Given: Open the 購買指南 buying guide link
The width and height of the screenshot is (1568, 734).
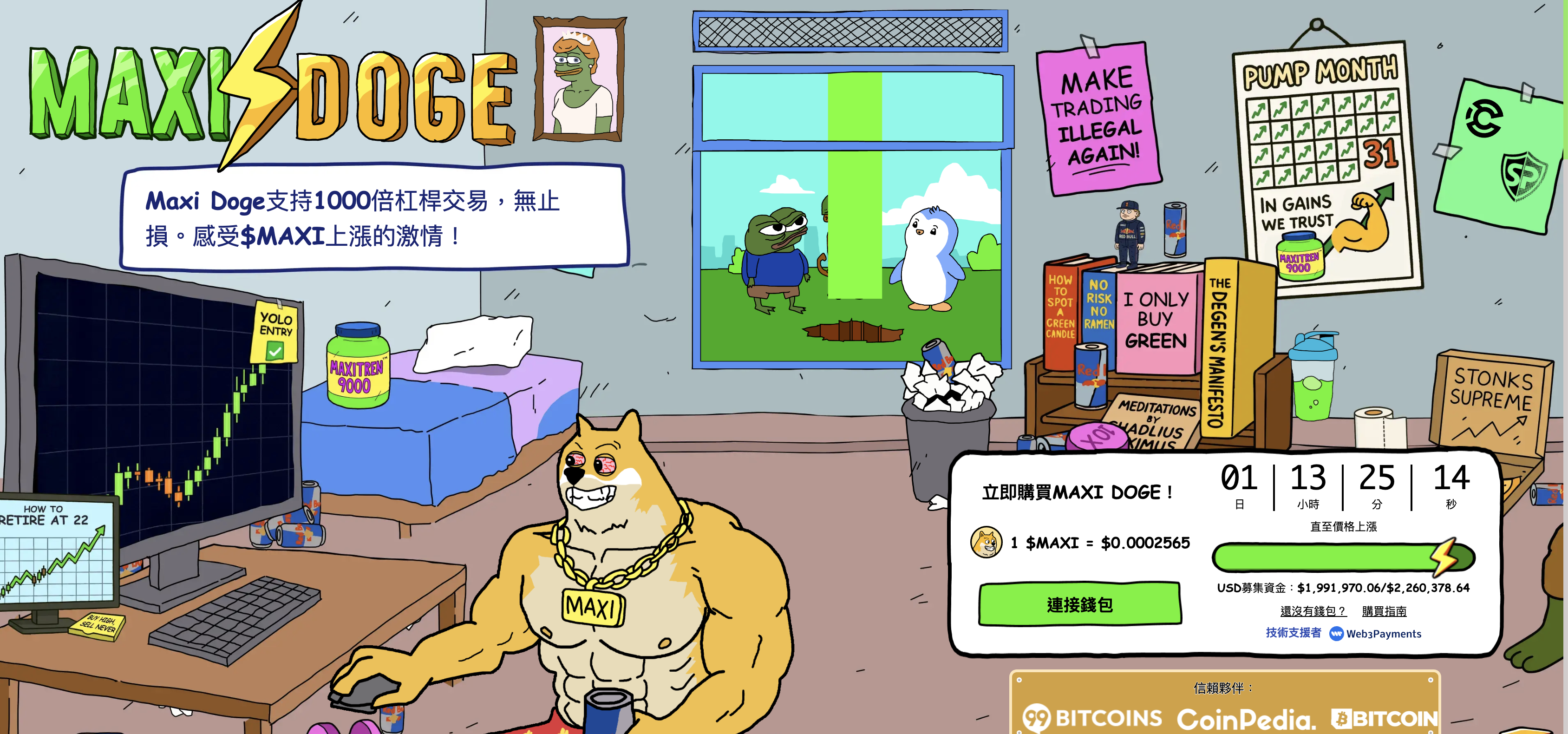Looking at the screenshot, I should coord(1384,611).
